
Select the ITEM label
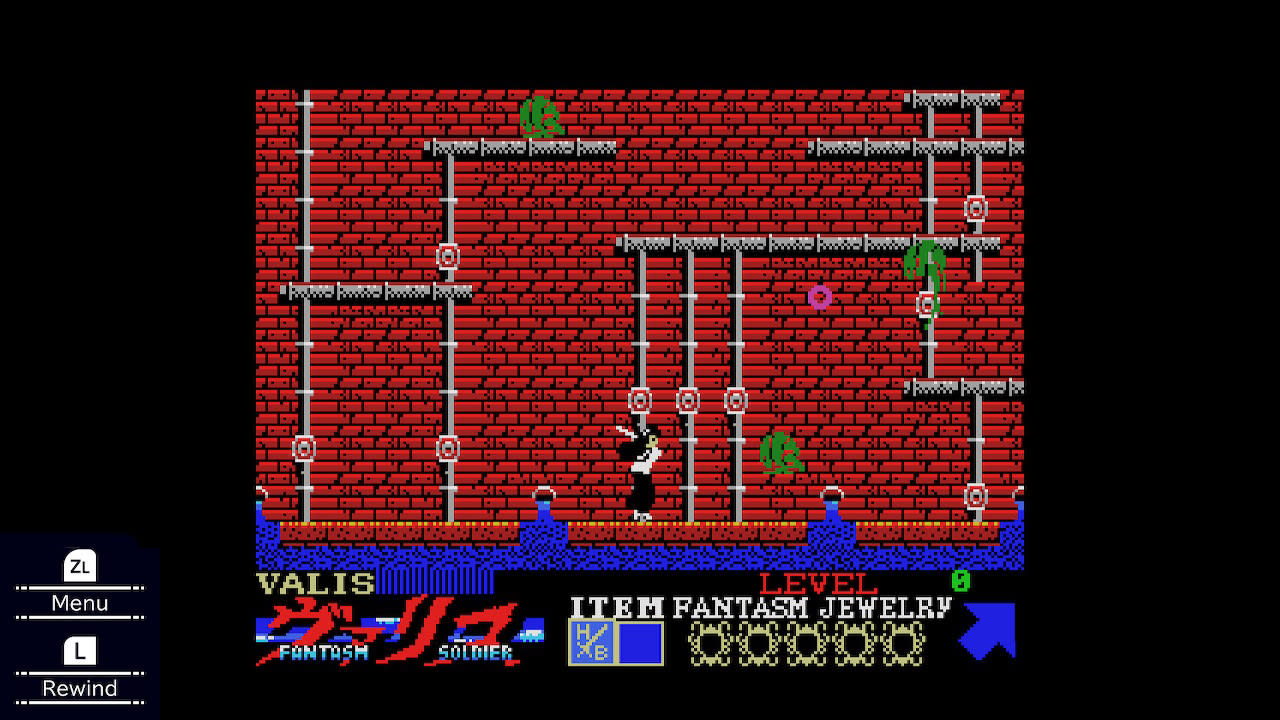tap(617, 607)
